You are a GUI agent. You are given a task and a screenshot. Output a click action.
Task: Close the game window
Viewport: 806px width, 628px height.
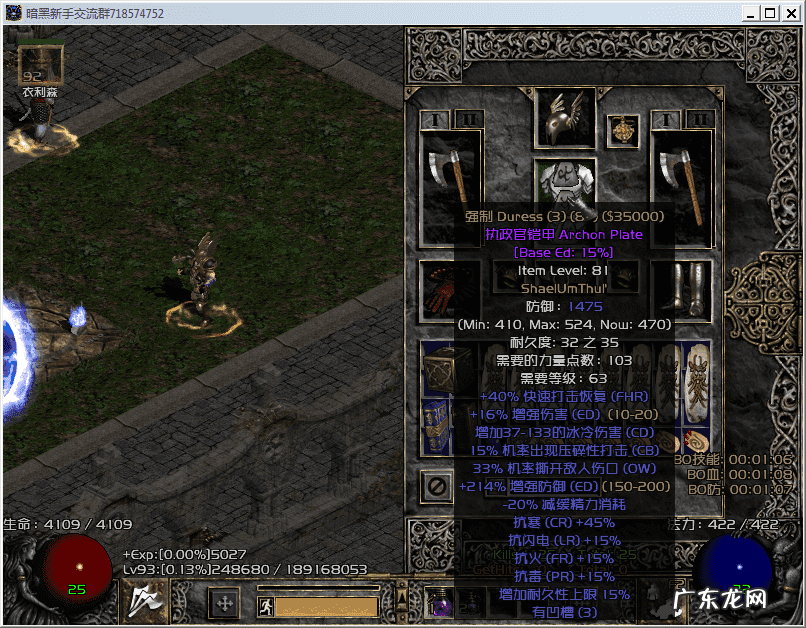tap(790, 13)
